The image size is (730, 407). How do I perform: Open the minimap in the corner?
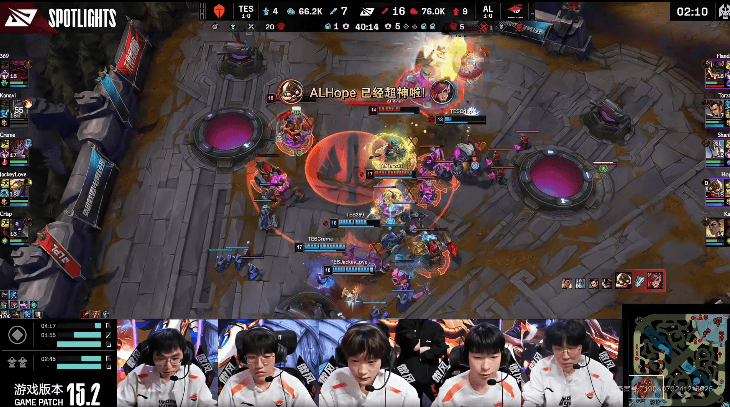pyautogui.click(x=675, y=354)
